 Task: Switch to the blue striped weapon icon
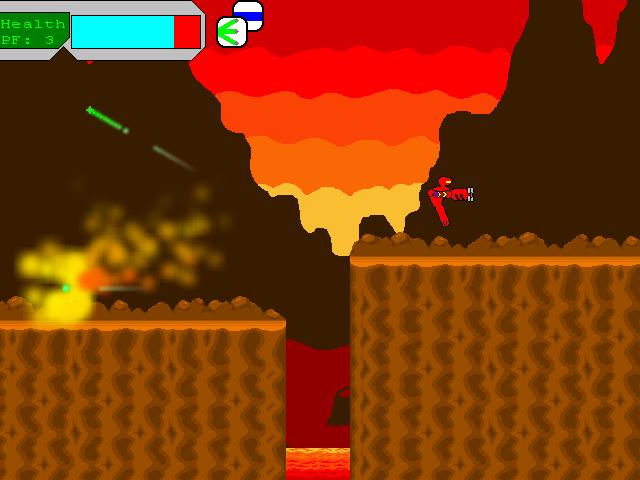tap(251, 12)
